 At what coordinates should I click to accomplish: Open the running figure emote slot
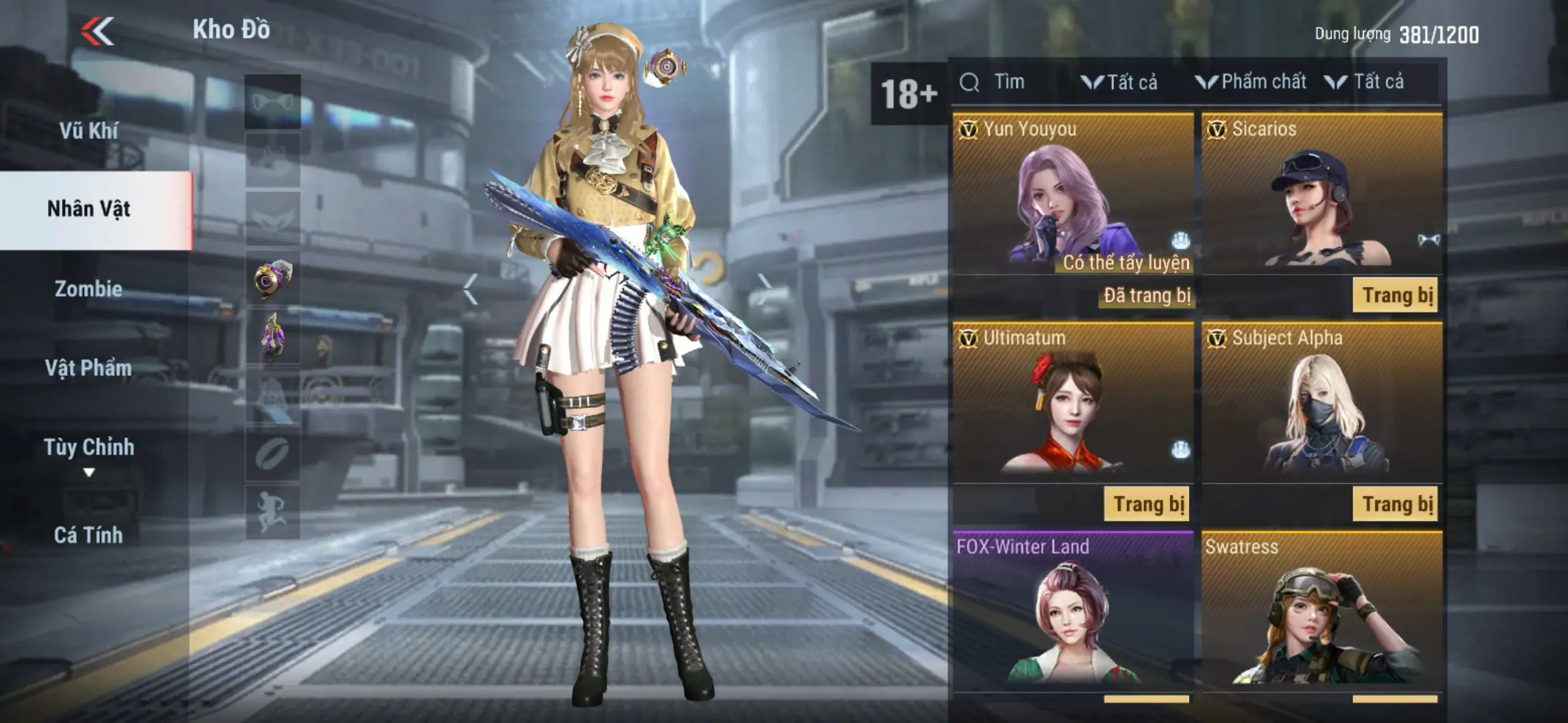click(273, 512)
